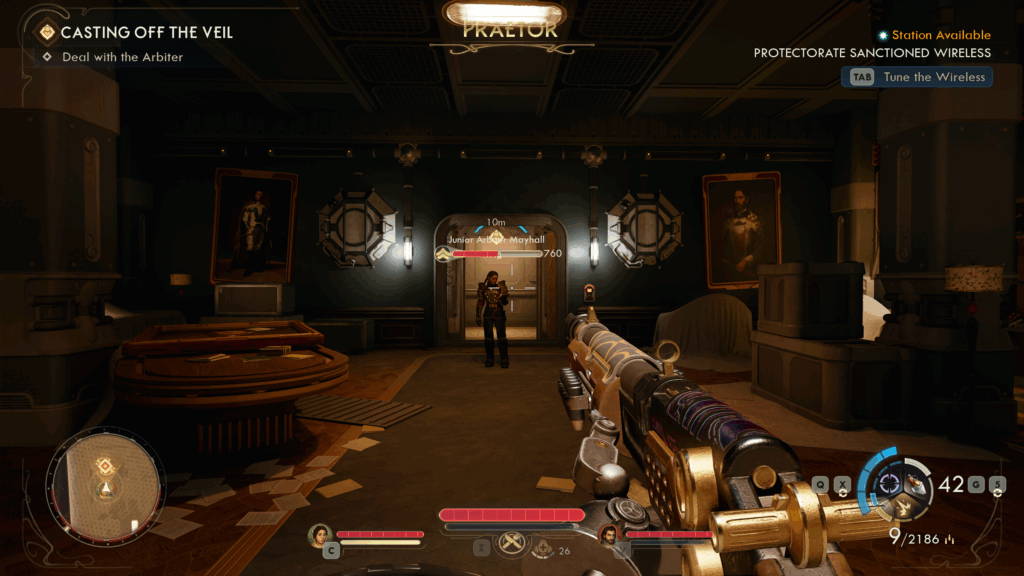
Task: Select the female companion portrait
Action: pyautogui.click(x=320, y=535)
